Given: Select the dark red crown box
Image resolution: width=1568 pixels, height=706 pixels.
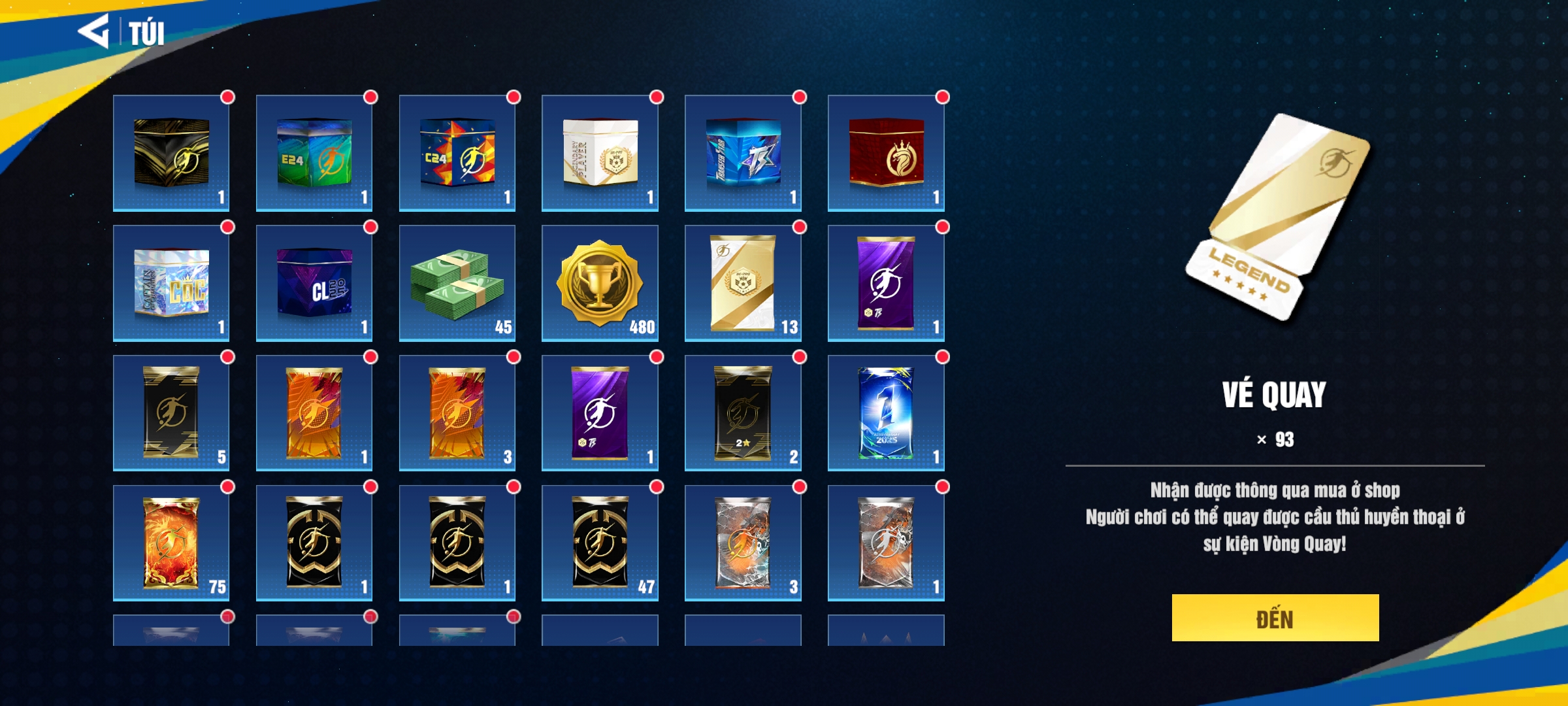Looking at the screenshot, I should 886,153.
